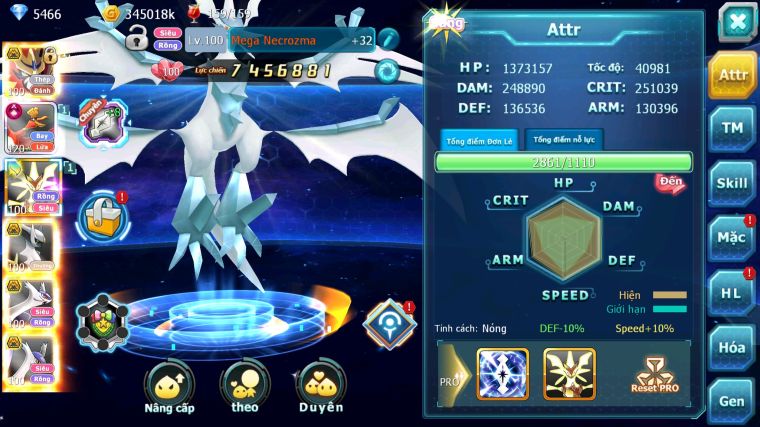The width and height of the screenshot is (760, 427).
Task: Show the Tổng điểm nỗ lực tab
Action: click(x=563, y=140)
